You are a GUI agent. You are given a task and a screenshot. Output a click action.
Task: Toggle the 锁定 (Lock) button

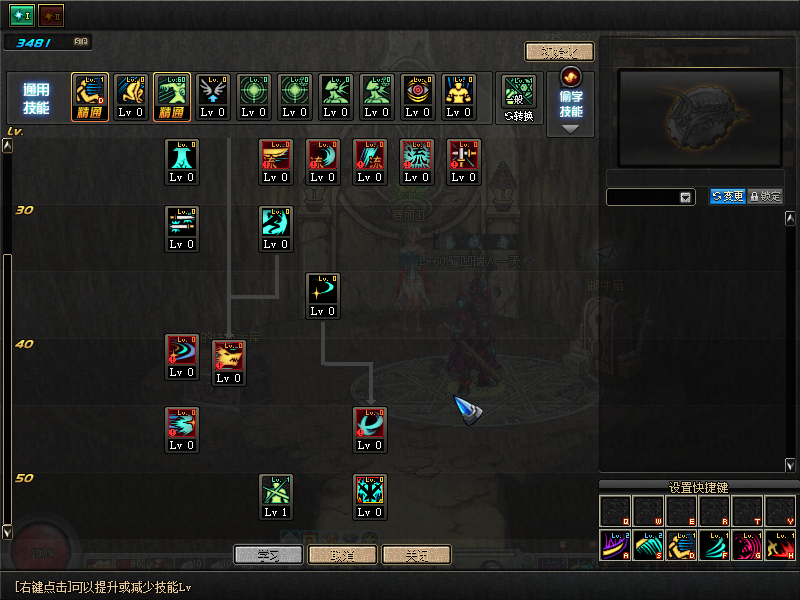(765, 197)
